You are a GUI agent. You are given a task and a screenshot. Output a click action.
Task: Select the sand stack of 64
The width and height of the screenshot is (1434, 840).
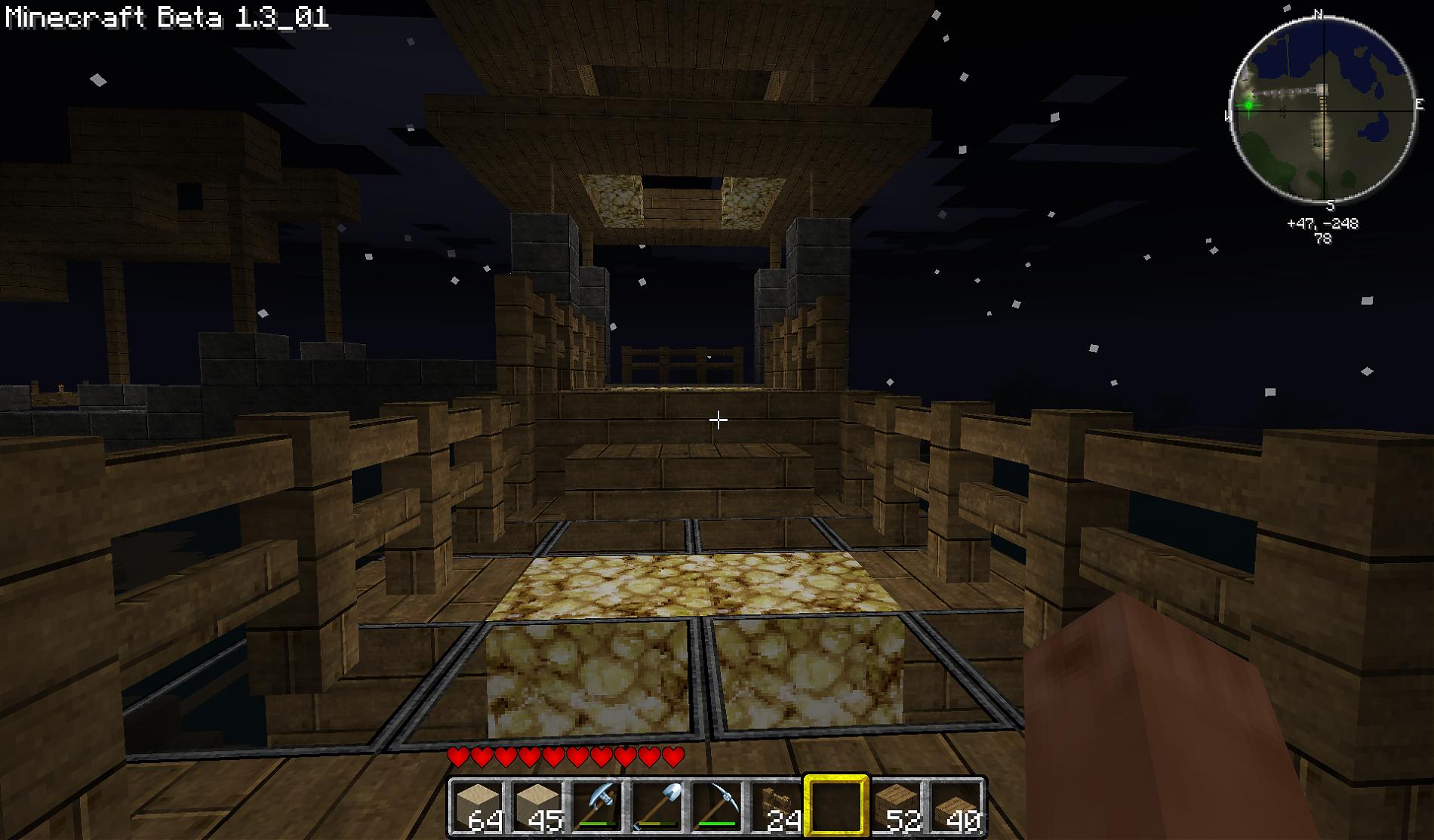[479, 807]
